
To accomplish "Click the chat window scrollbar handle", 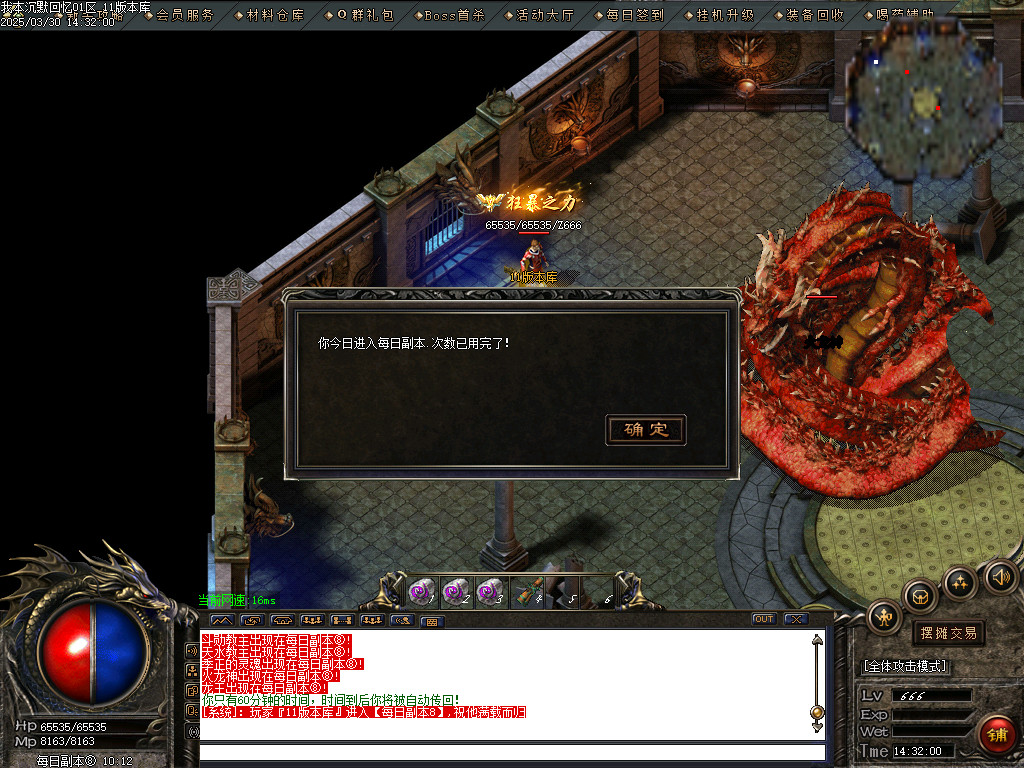I will pos(817,713).
